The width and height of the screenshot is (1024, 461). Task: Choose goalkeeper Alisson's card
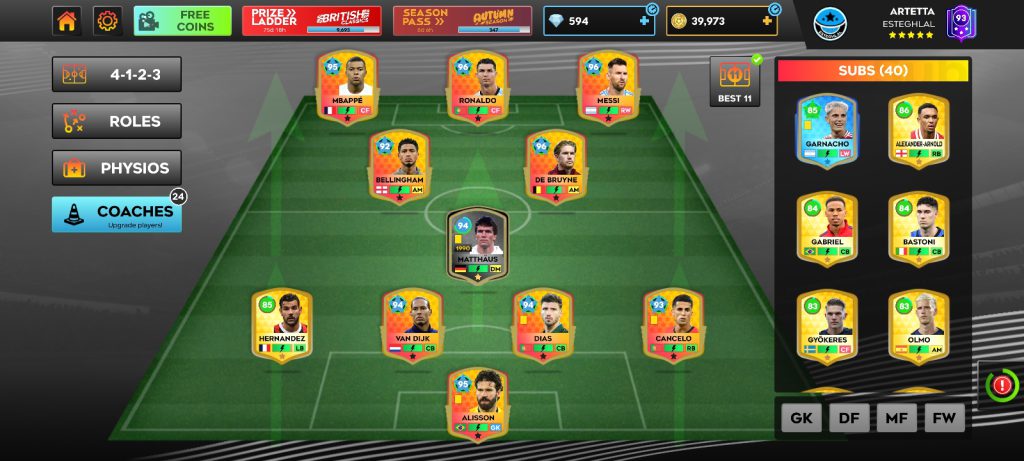(x=477, y=404)
